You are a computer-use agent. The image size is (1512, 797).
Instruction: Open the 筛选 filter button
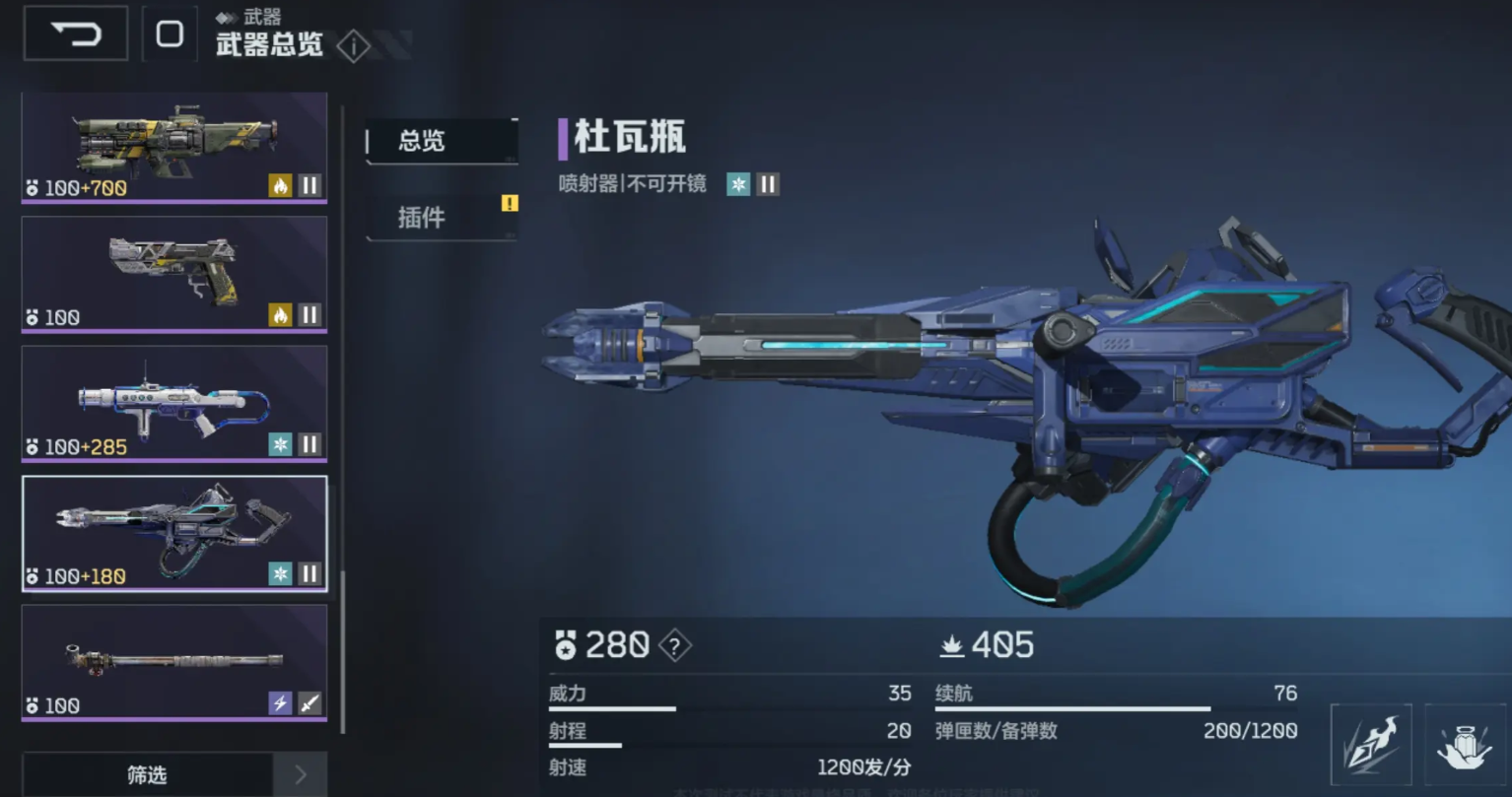click(147, 775)
